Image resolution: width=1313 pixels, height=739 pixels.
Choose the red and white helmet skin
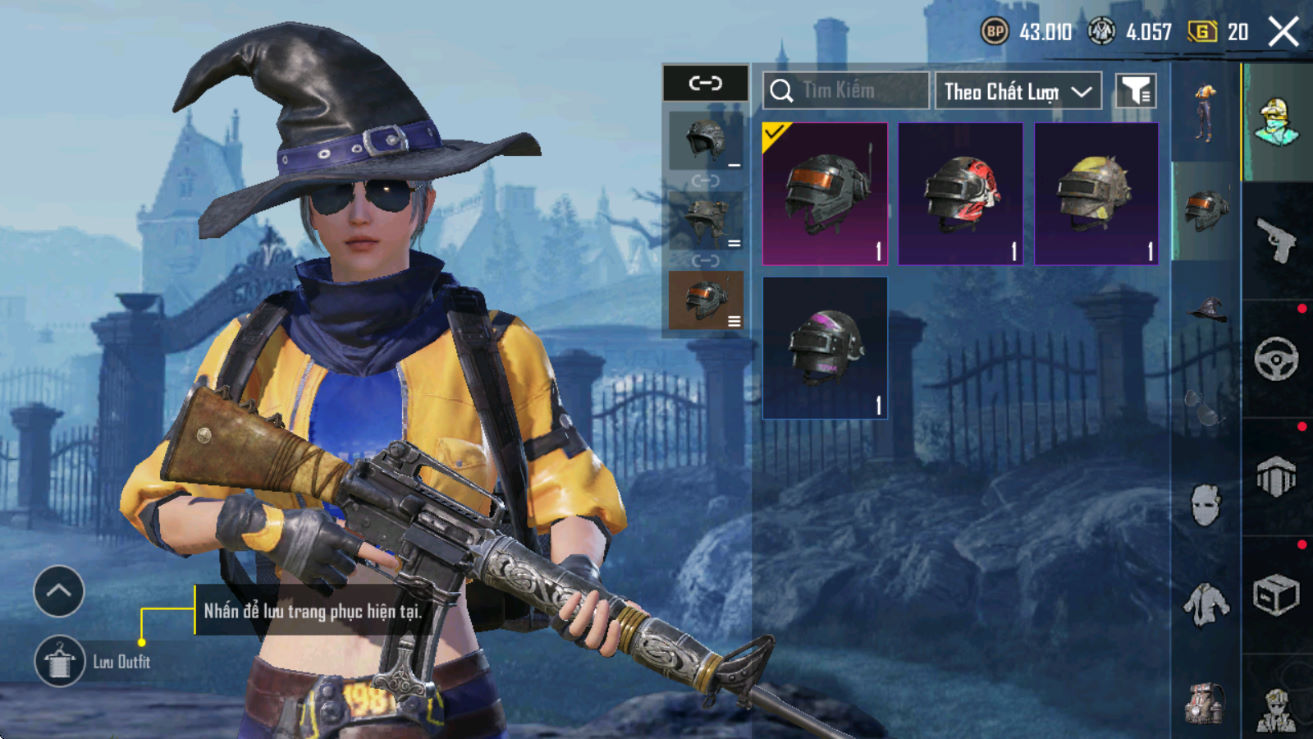(x=960, y=194)
